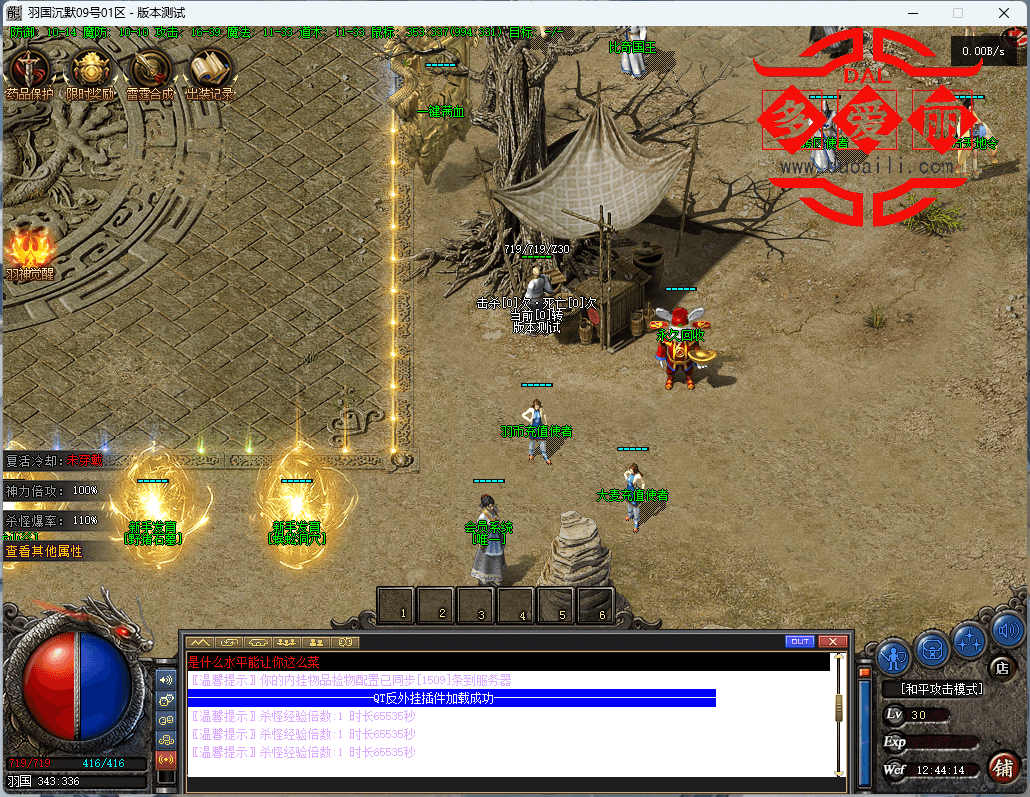Close the chat panel with red X
1030x797 pixels.
(x=832, y=641)
